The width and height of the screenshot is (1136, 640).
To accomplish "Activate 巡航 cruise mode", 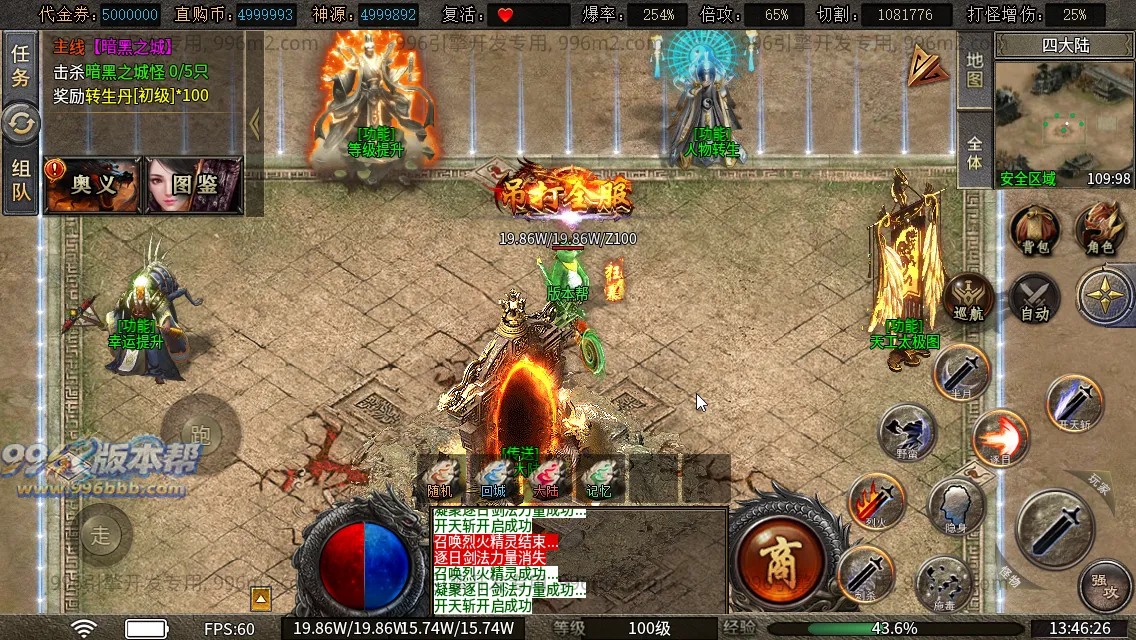I will tap(968, 298).
